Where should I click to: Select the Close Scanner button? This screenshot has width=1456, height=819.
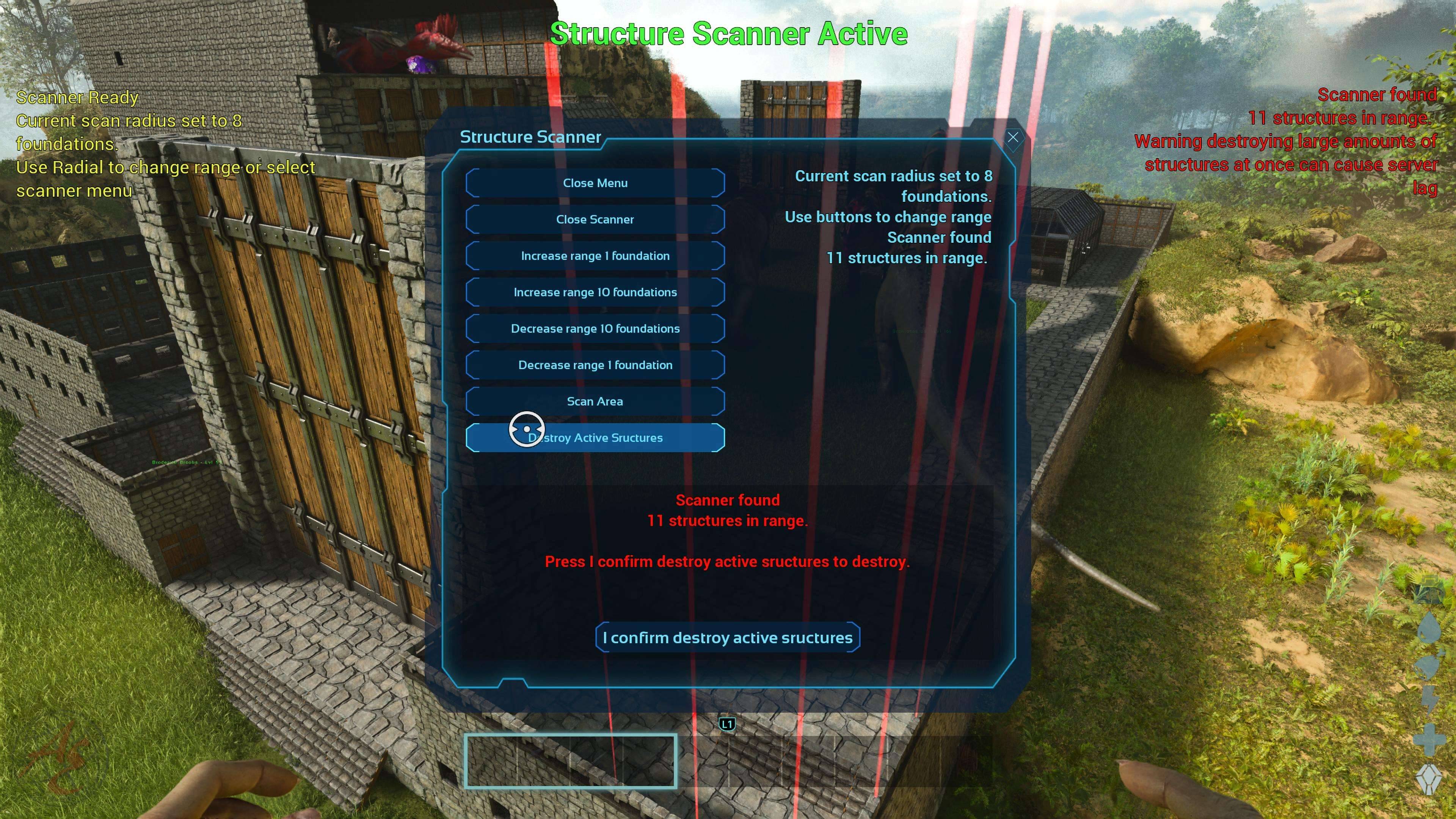tap(595, 219)
